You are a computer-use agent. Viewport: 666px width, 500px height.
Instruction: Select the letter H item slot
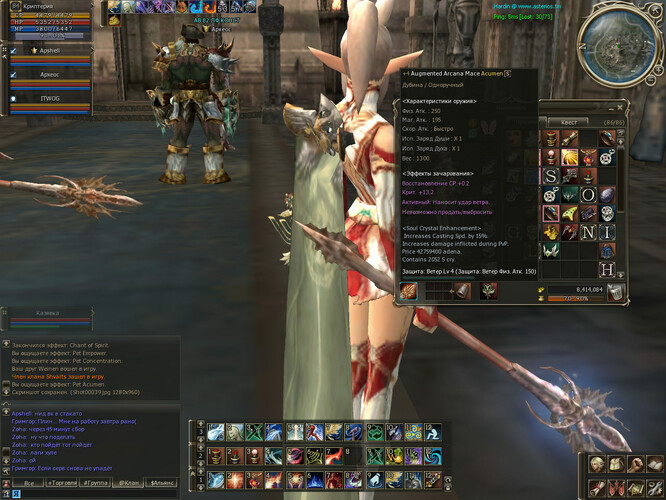click(607, 269)
